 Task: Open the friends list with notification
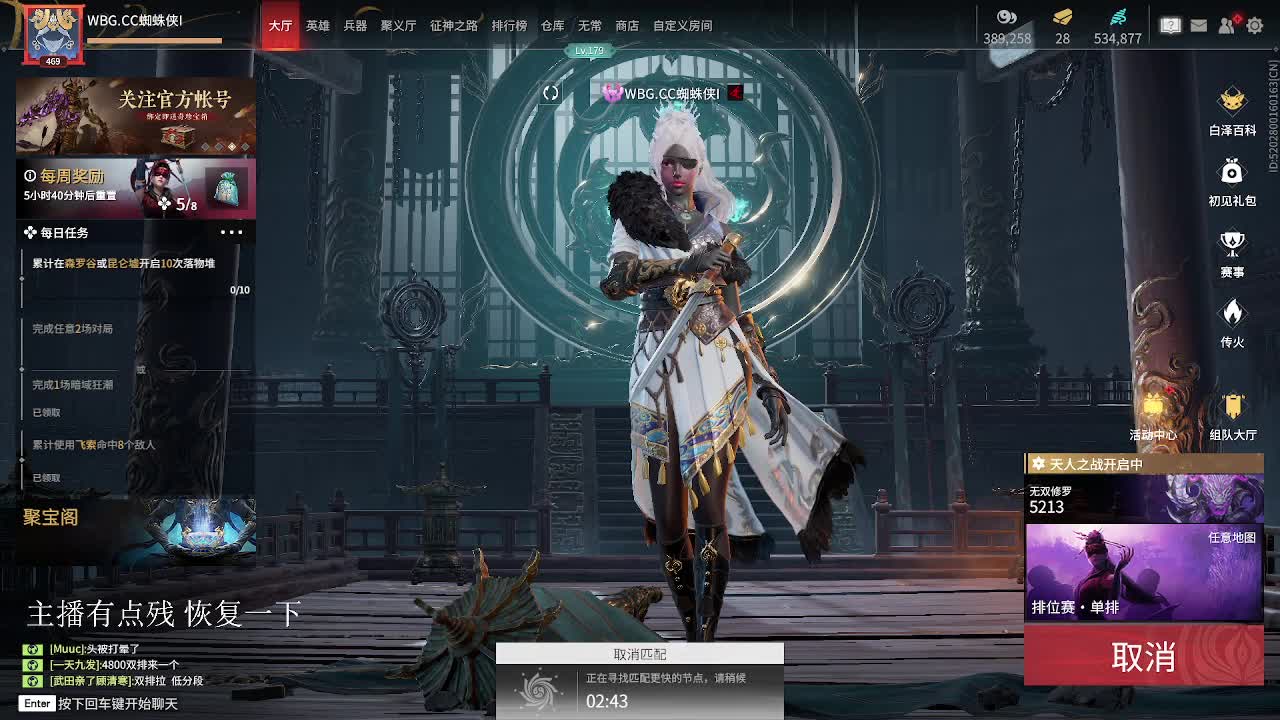pyautogui.click(x=1225, y=26)
